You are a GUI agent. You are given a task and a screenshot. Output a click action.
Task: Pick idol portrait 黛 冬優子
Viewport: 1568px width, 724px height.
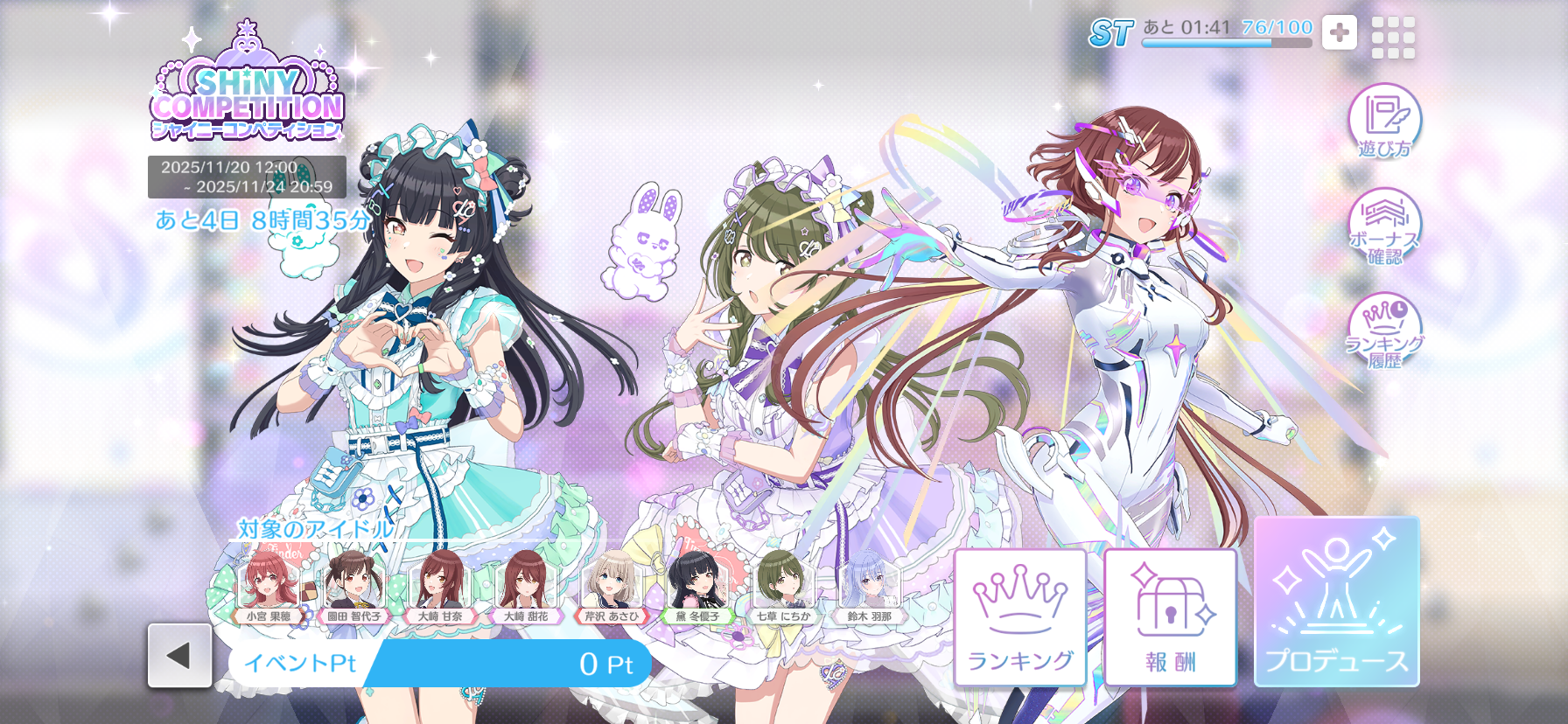pos(696,586)
